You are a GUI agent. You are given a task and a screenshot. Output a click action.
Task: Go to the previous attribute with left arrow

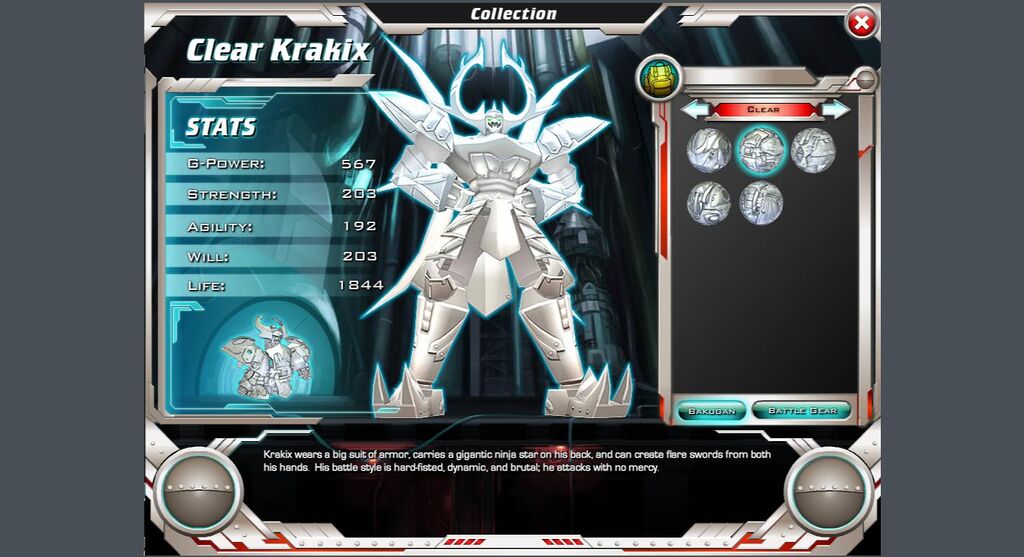696,109
